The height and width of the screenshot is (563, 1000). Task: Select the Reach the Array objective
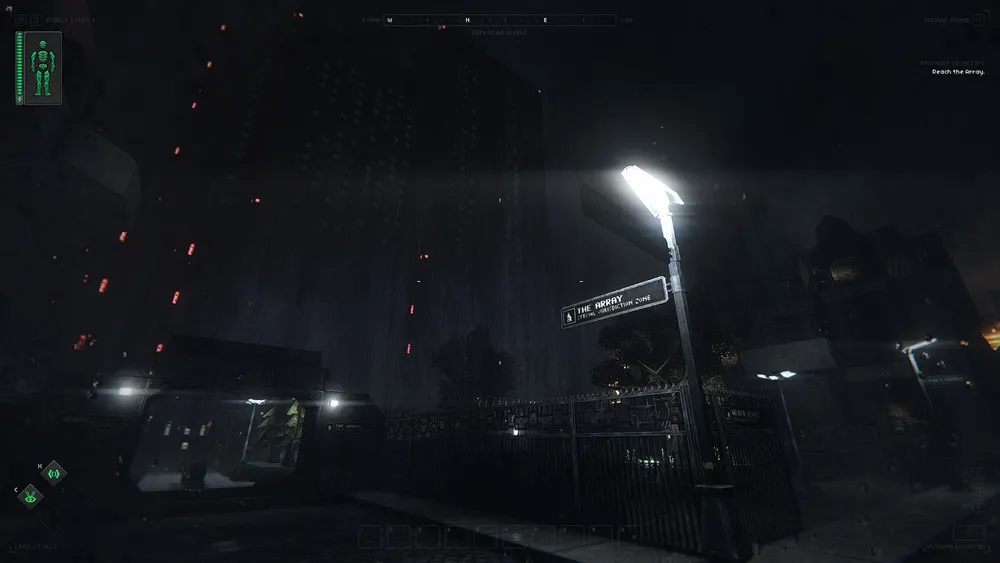coord(958,72)
